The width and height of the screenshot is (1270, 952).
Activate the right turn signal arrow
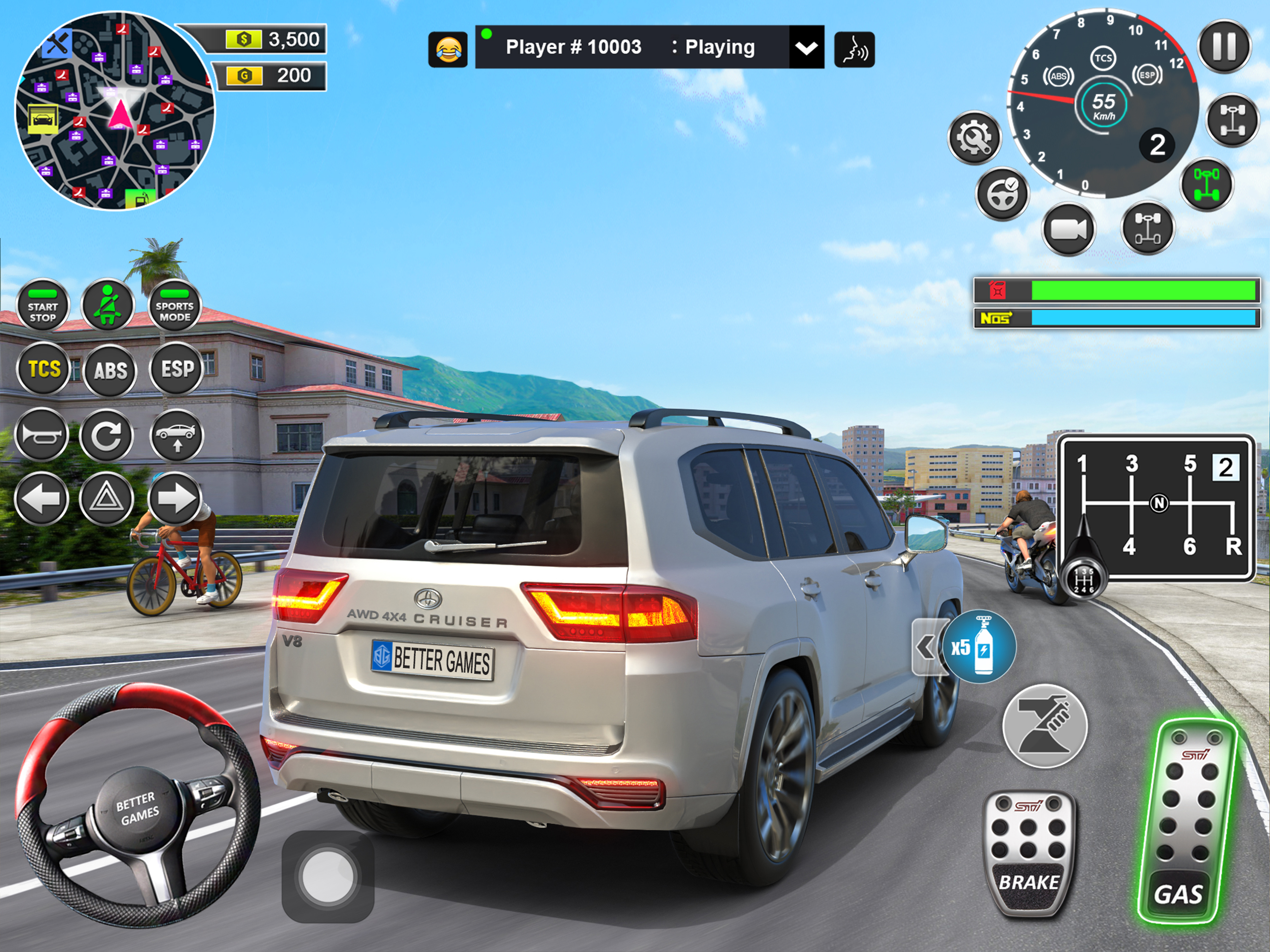pos(175,498)
